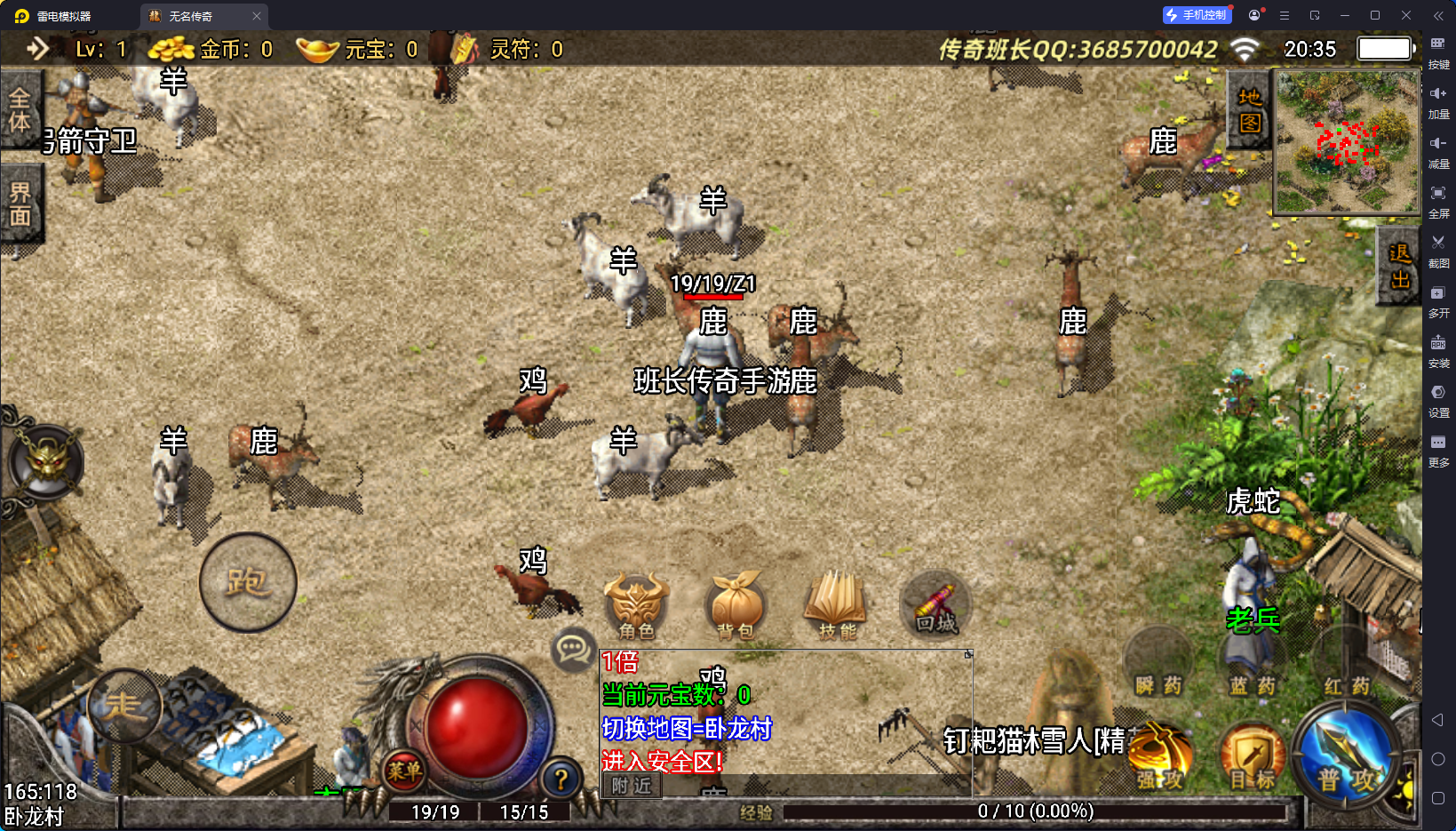Image resolution: width=1456 pixels, height=831 pixels.
Task: Open the 地图 map button
Action: pyautogui.click(x=1250, y=110)
